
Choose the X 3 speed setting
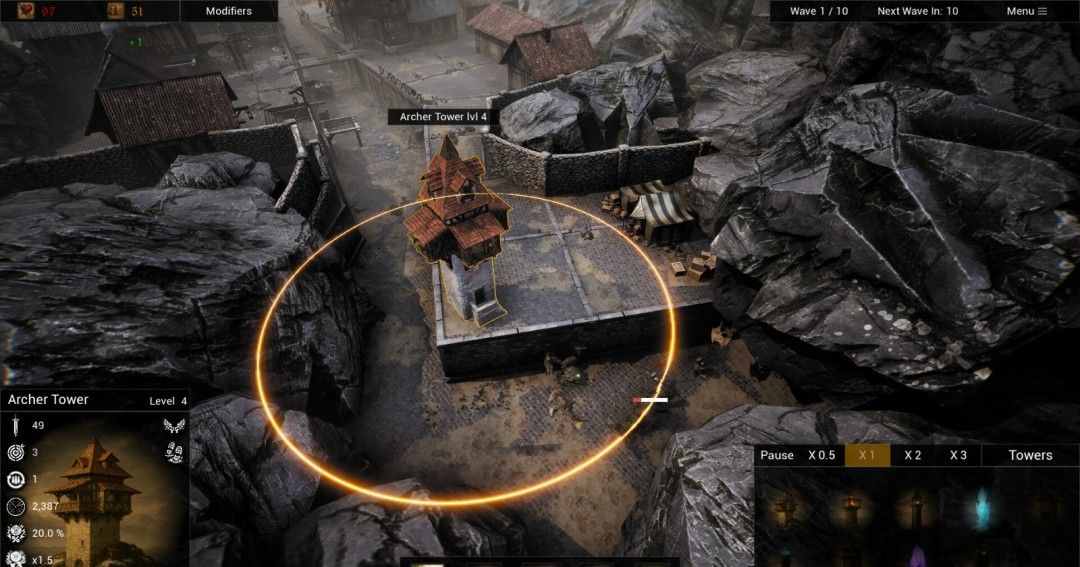click(958, 455)
